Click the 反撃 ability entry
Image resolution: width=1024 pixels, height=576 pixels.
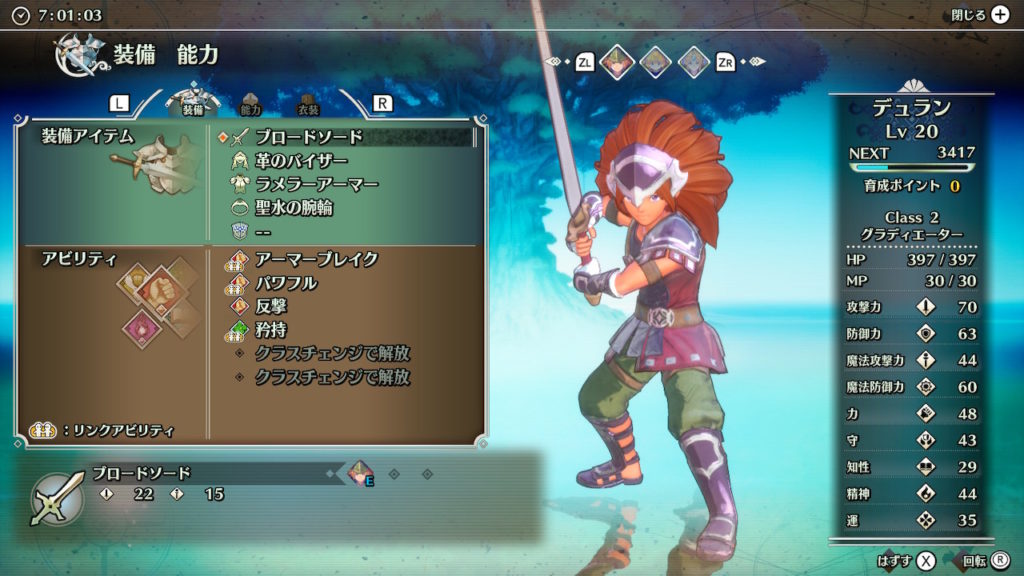coord(270,307)
